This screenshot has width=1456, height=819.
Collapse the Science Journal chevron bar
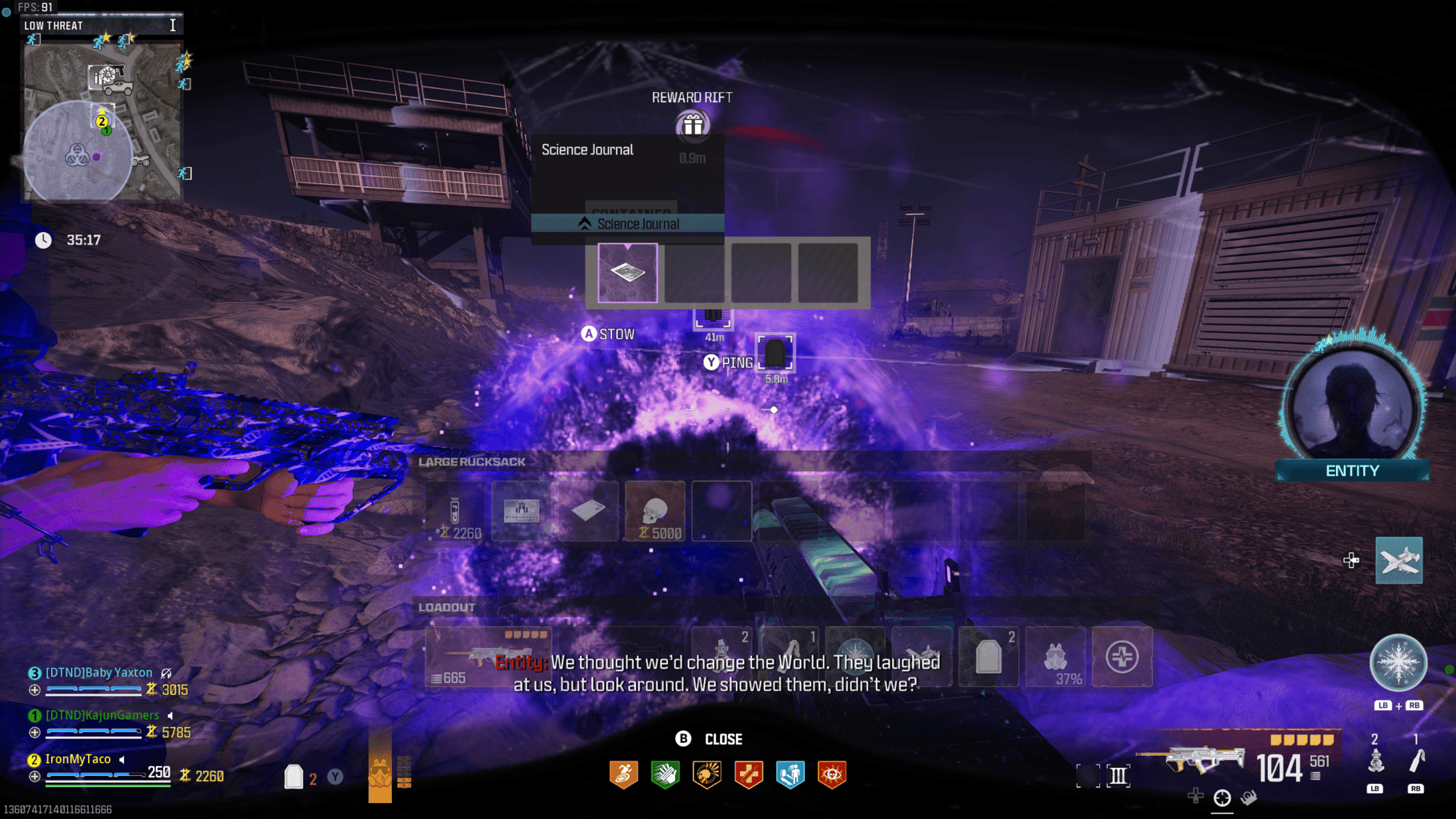click(628, 224)
